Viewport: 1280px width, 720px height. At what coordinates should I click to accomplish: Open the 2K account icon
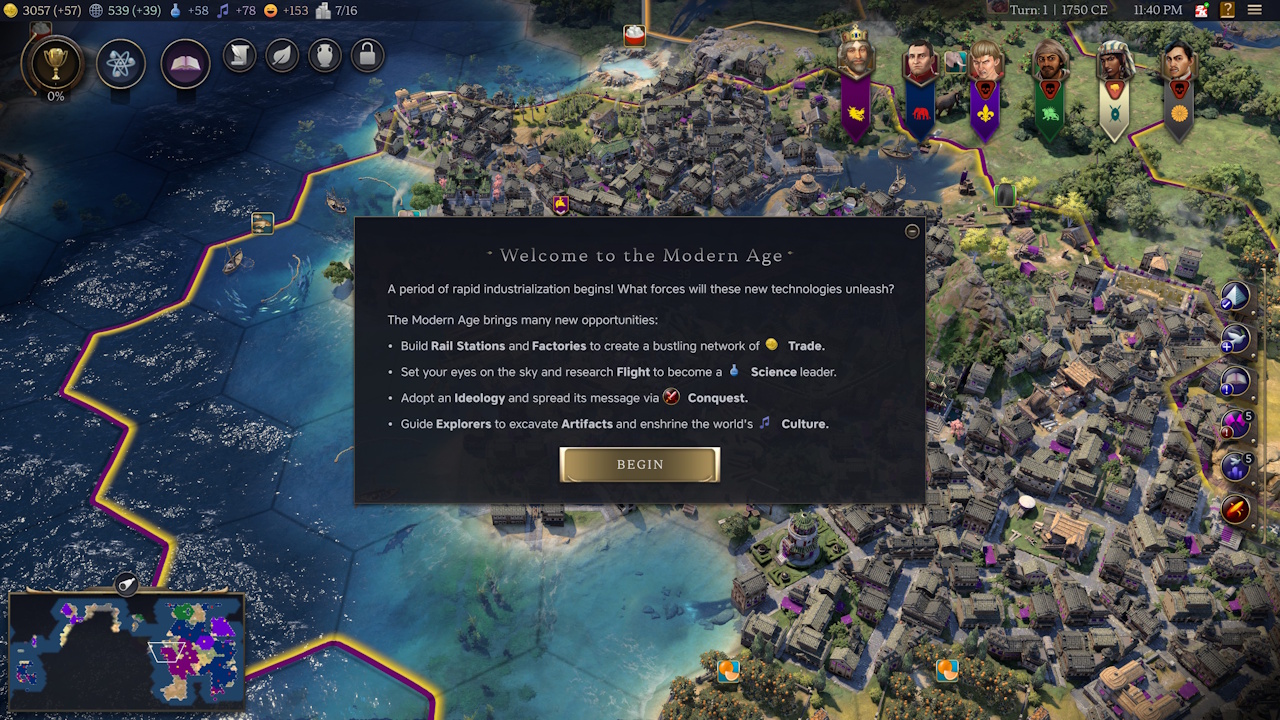point(1202,10)
